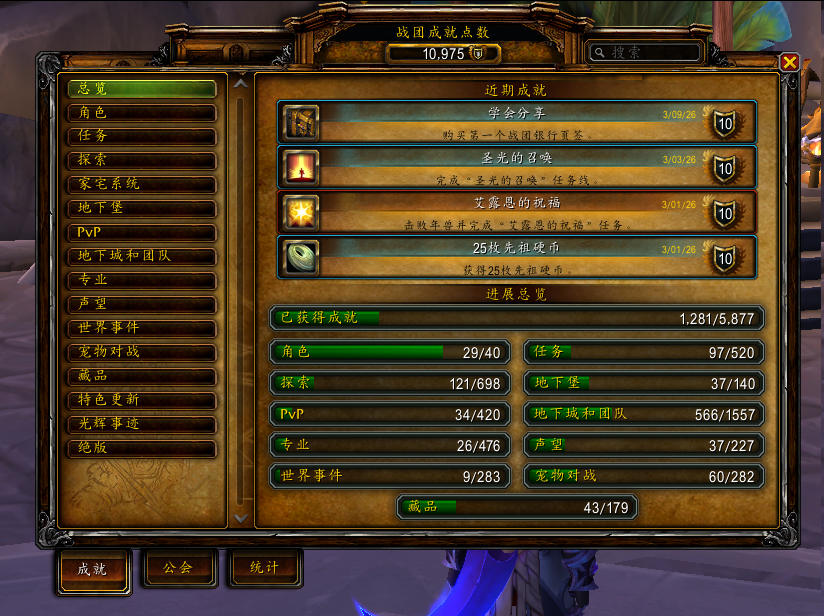Select the 圣光的召唤 achievement row

[516, 167]
